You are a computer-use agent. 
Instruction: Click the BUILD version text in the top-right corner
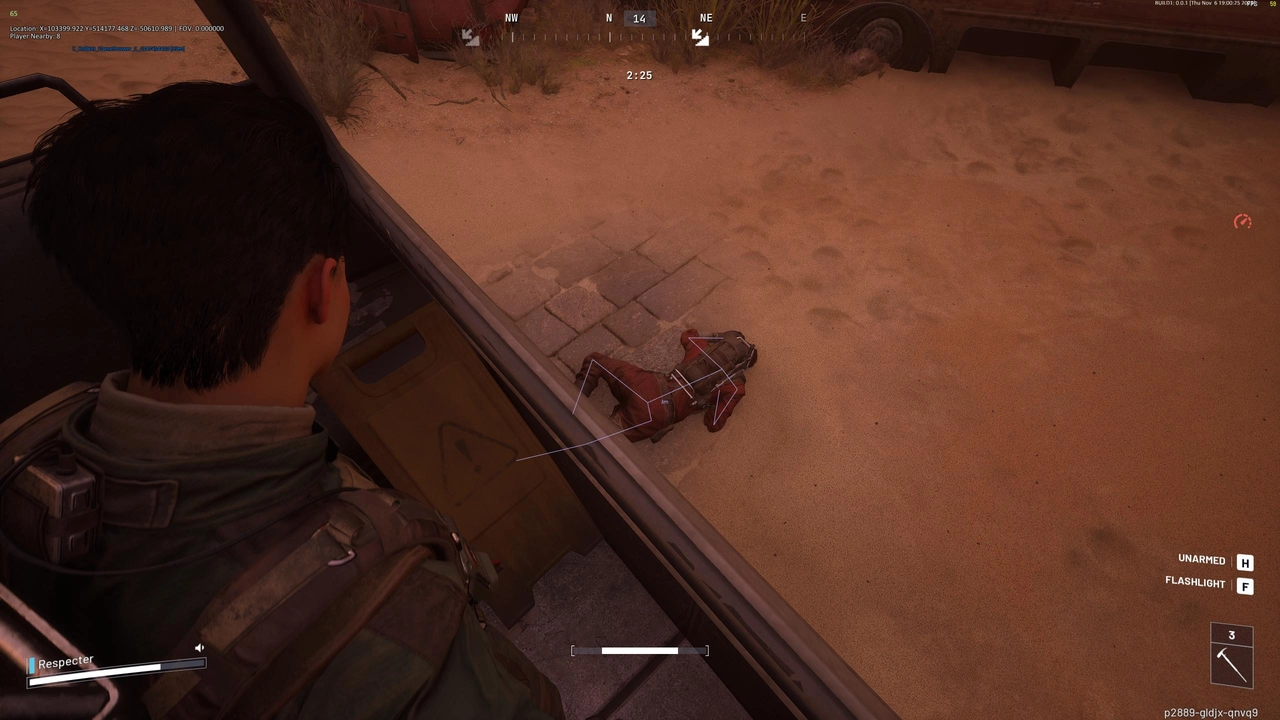[x=1200, y=4]
